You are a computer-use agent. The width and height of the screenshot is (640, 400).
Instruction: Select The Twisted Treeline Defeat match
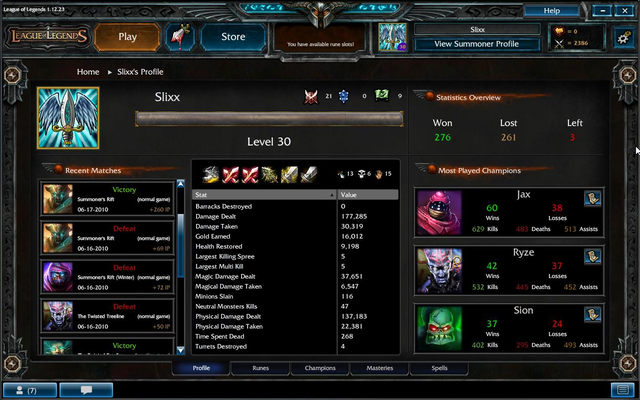point(108,315)
